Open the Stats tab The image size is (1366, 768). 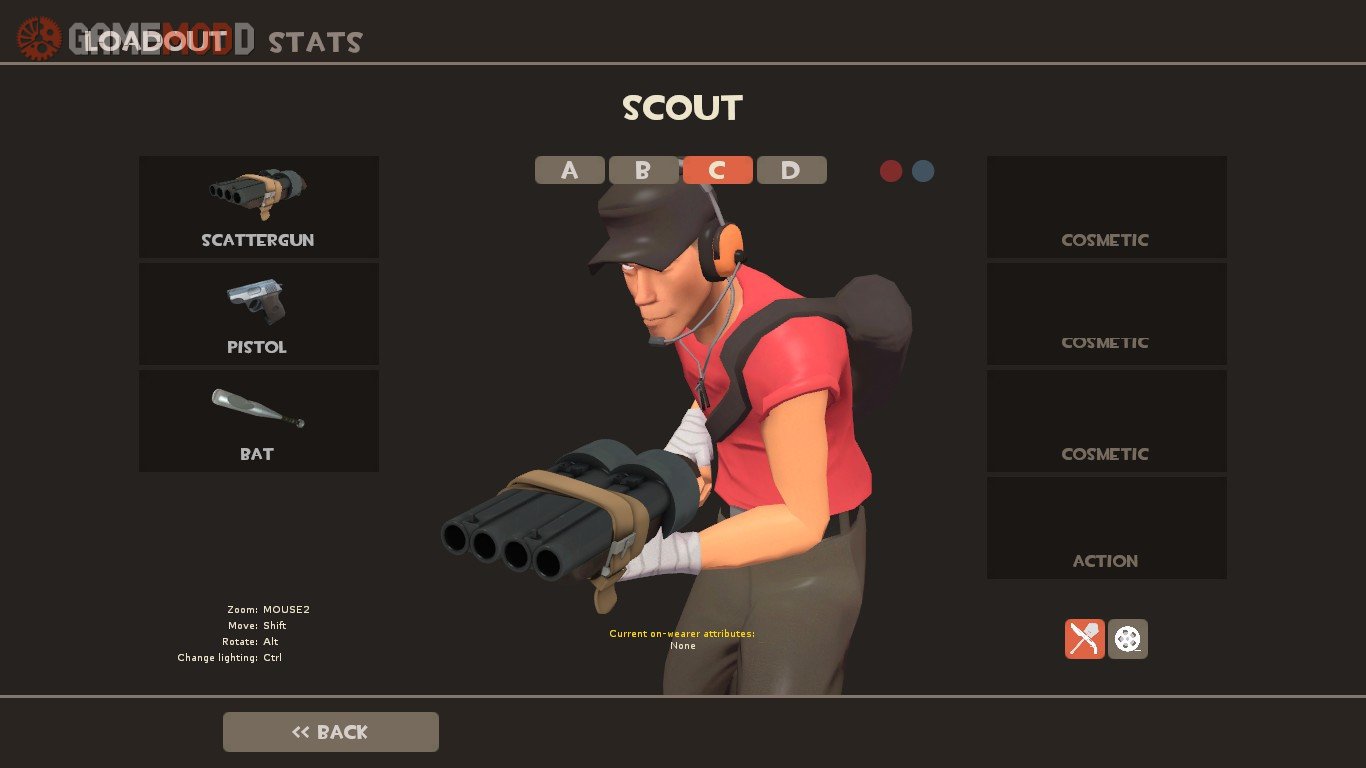[315, 42]
